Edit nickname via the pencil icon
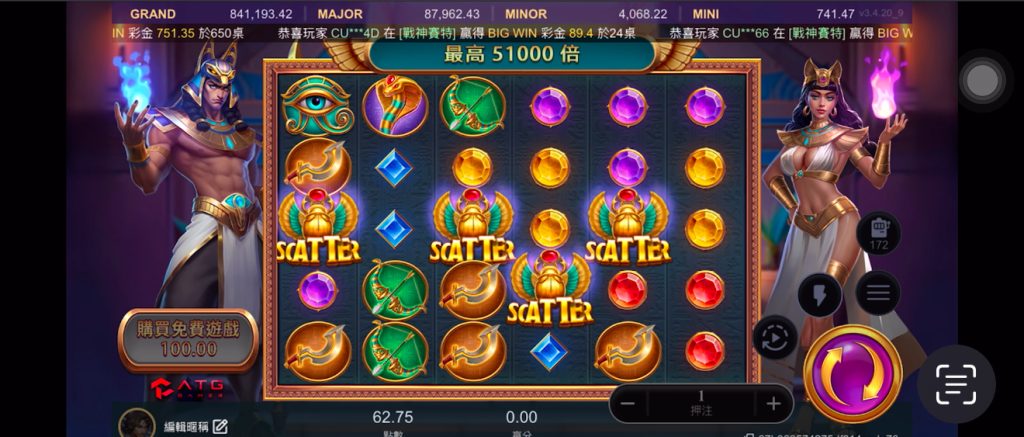 220,427
